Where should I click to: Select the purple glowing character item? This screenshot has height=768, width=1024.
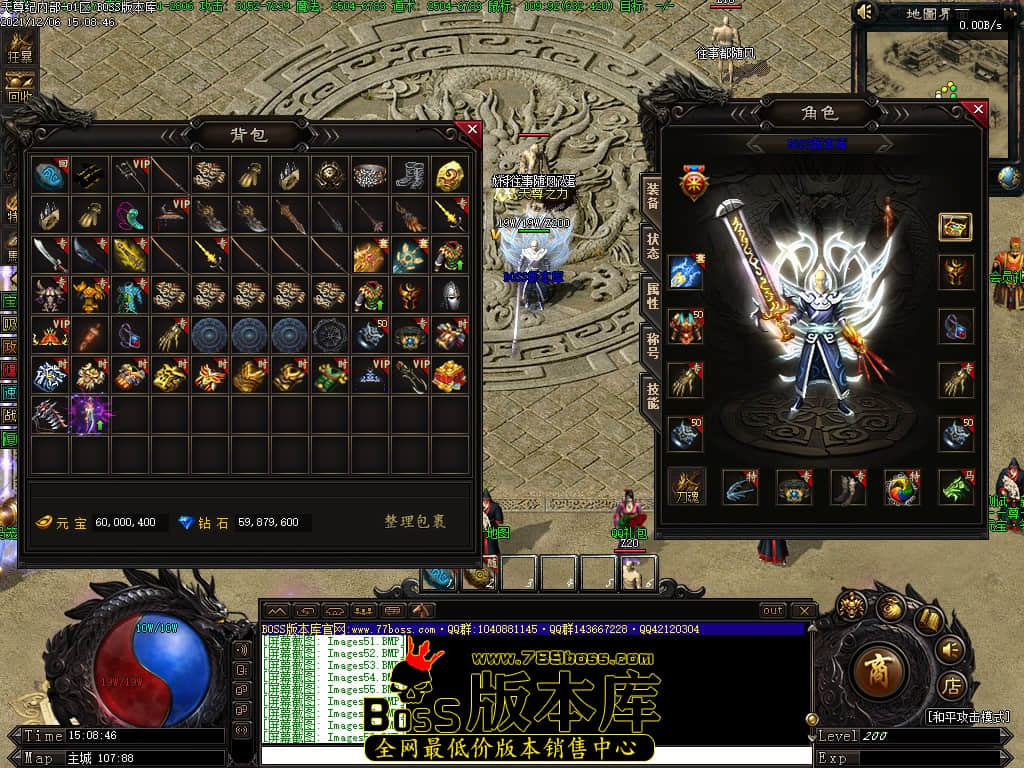[90, 414]
